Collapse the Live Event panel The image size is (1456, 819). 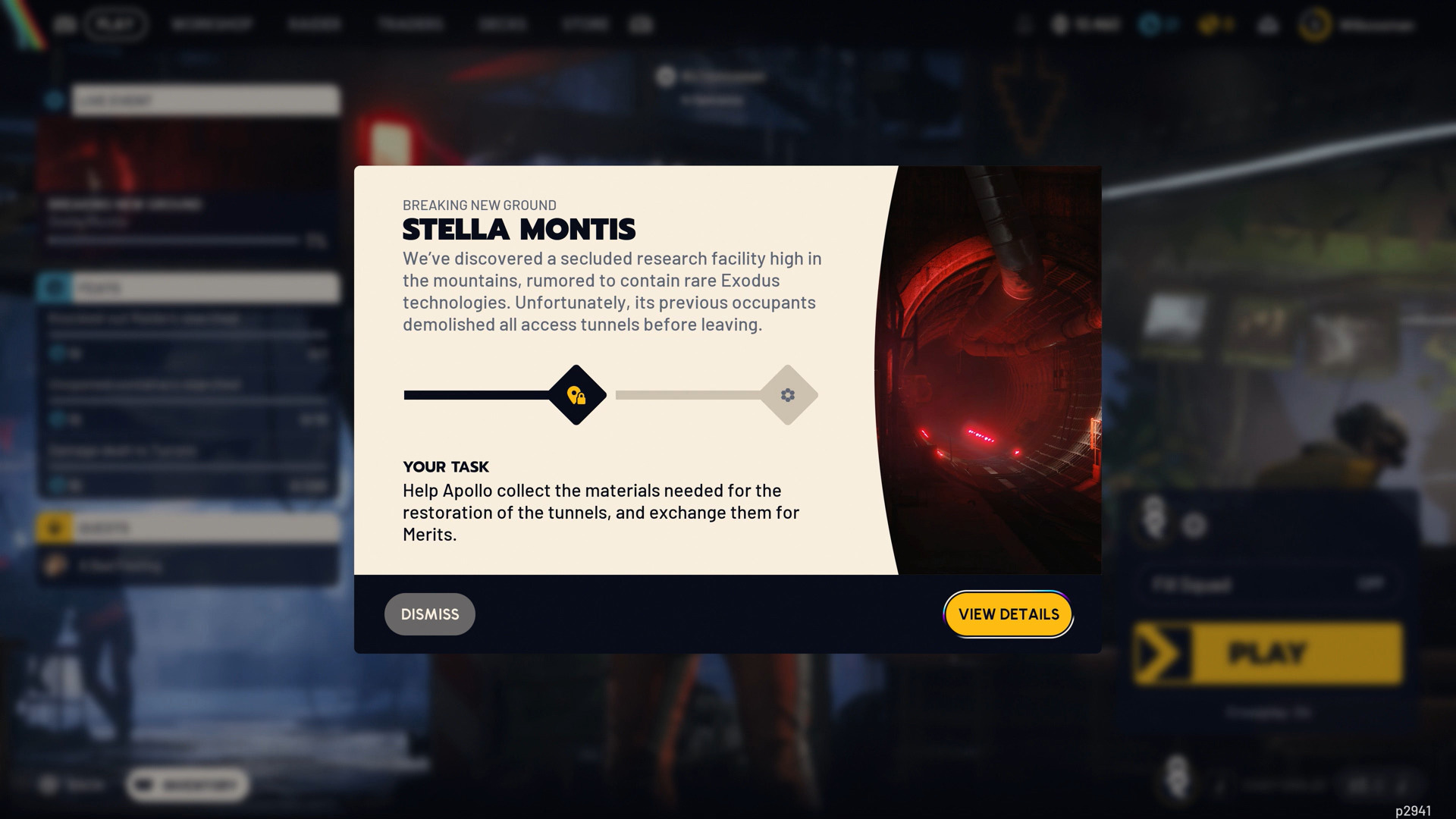[x=205, y=100]
